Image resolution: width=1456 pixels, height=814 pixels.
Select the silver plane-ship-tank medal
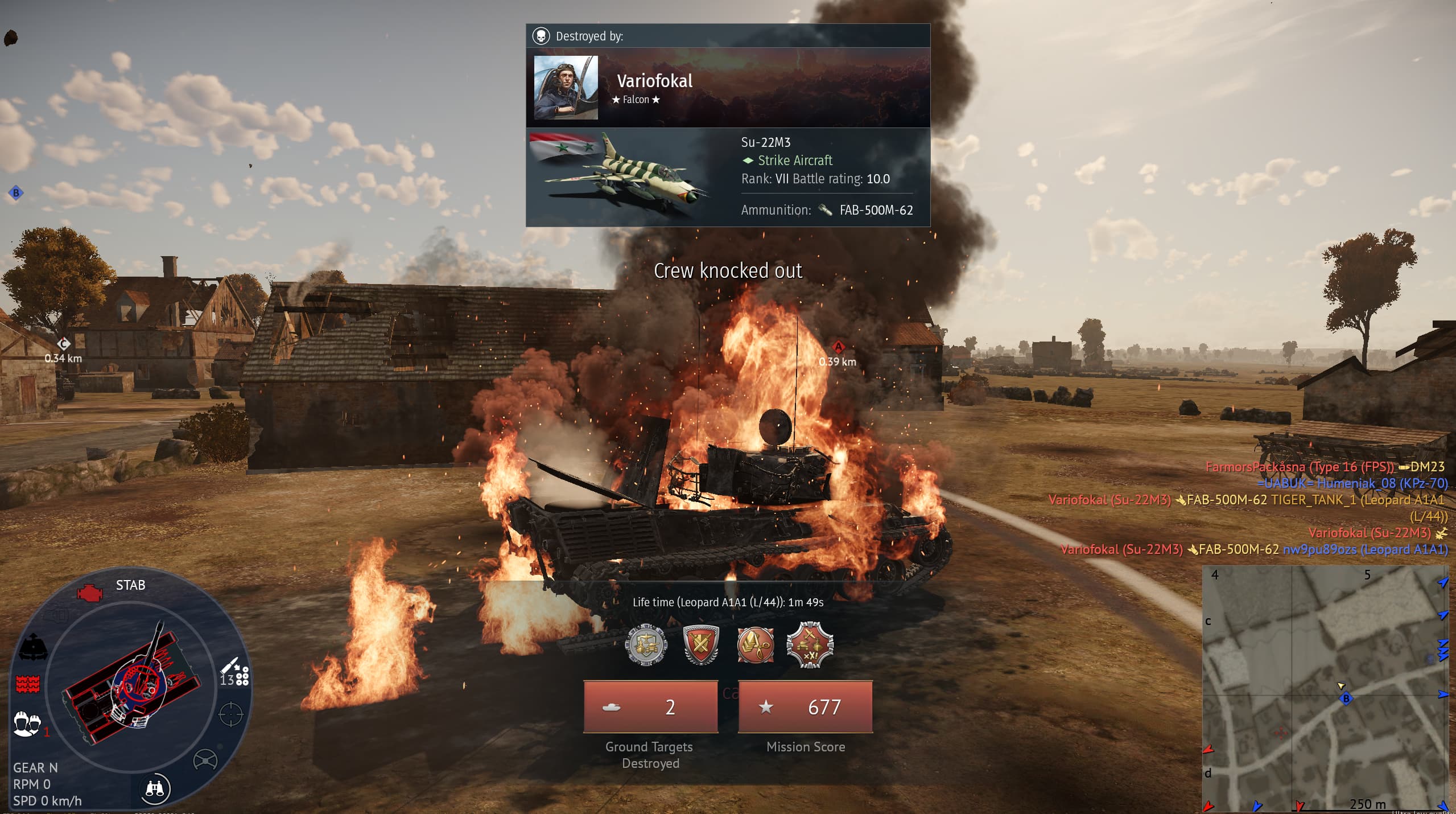point(646,645)
